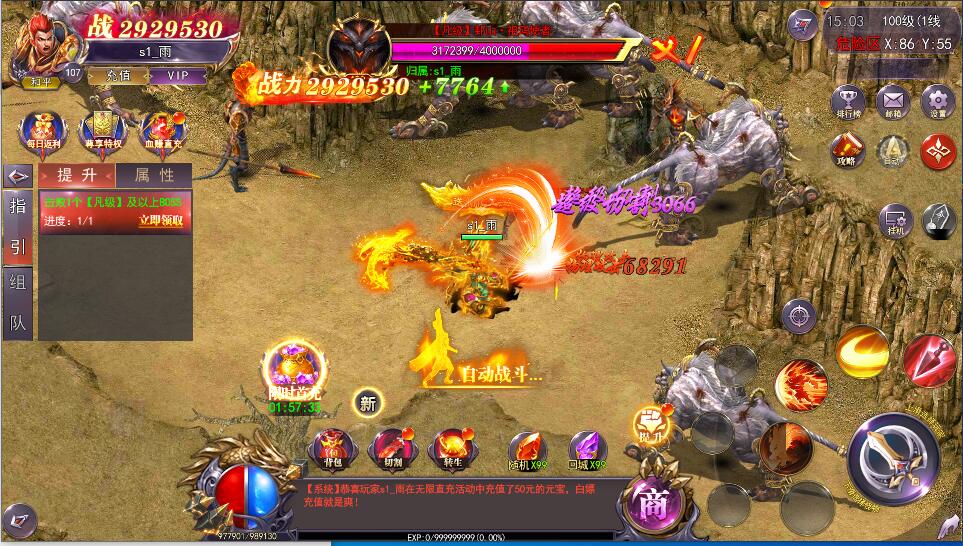
Task: Open the 设置 settings gear
Action: click(937, 101)
